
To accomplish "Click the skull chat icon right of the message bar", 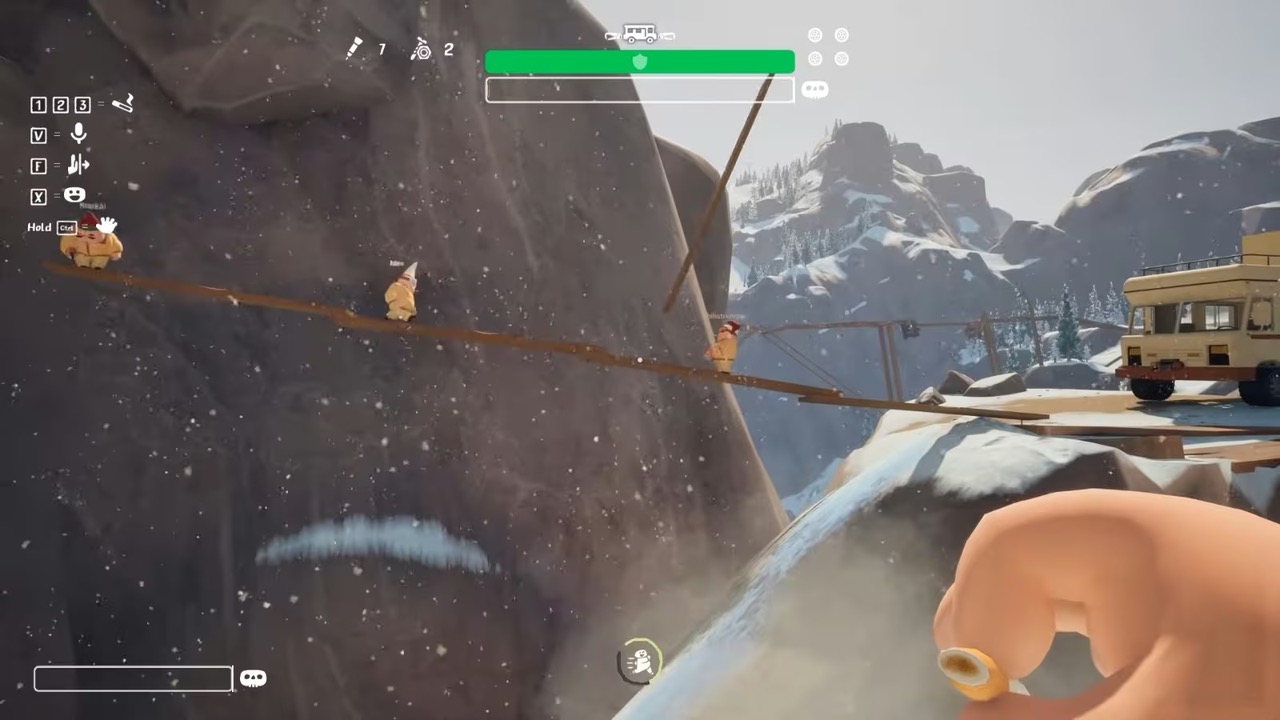I will (814, 89).
